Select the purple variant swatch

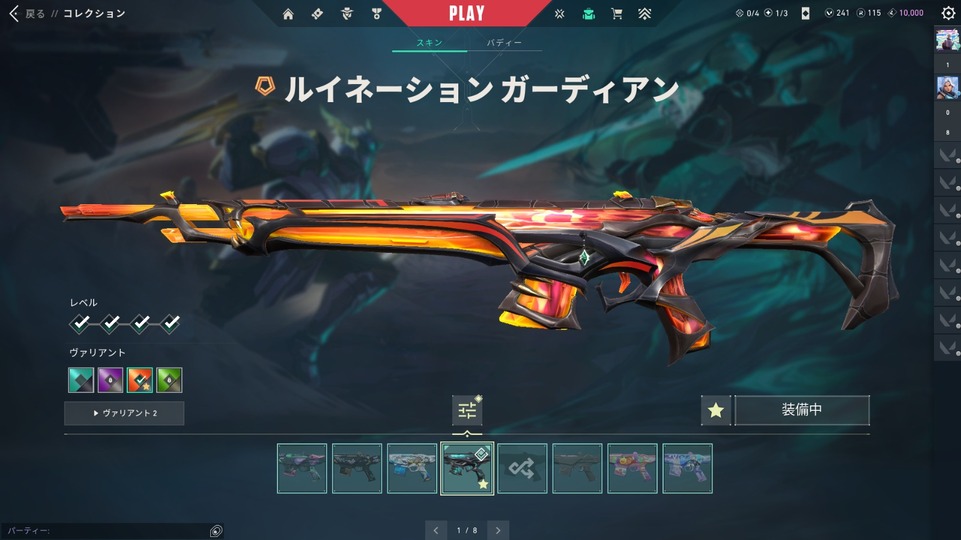click(110, 380)
